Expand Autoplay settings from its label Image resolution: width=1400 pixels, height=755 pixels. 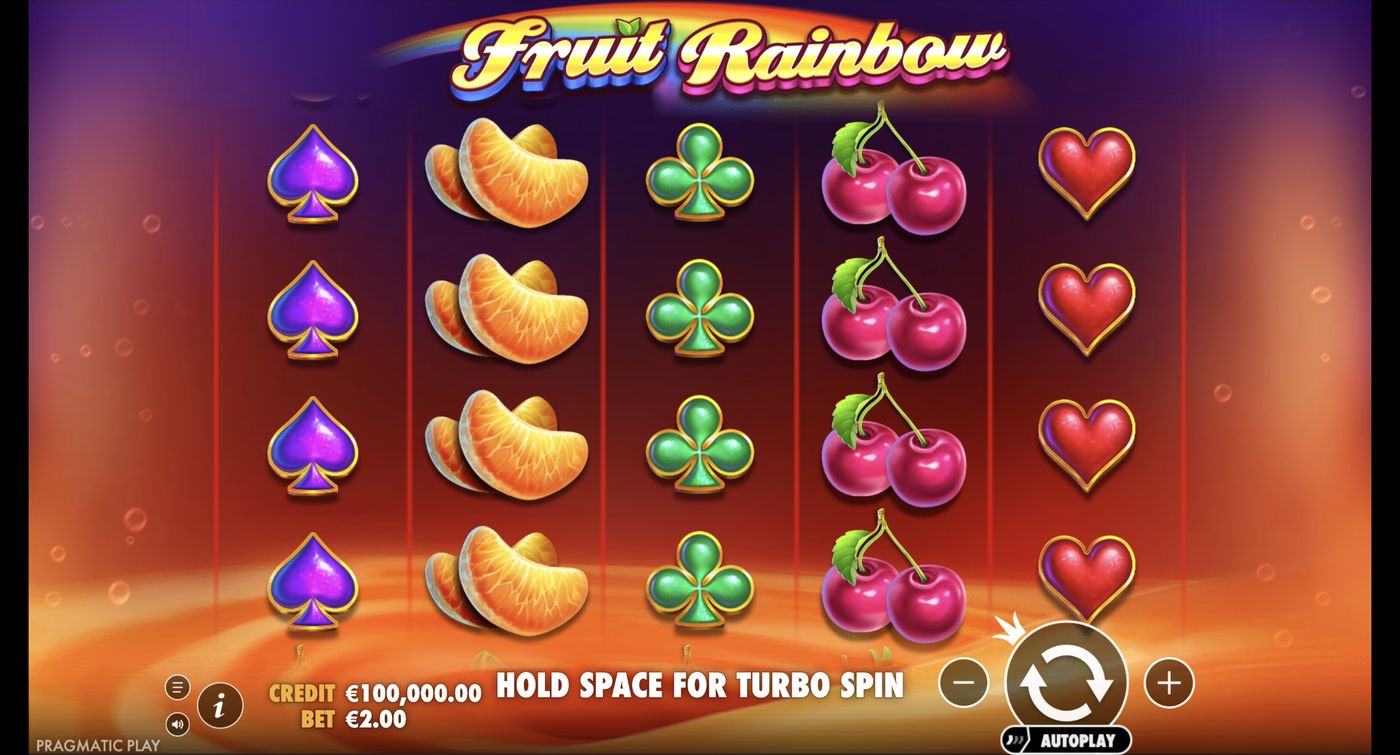(x=1080, y=738)
